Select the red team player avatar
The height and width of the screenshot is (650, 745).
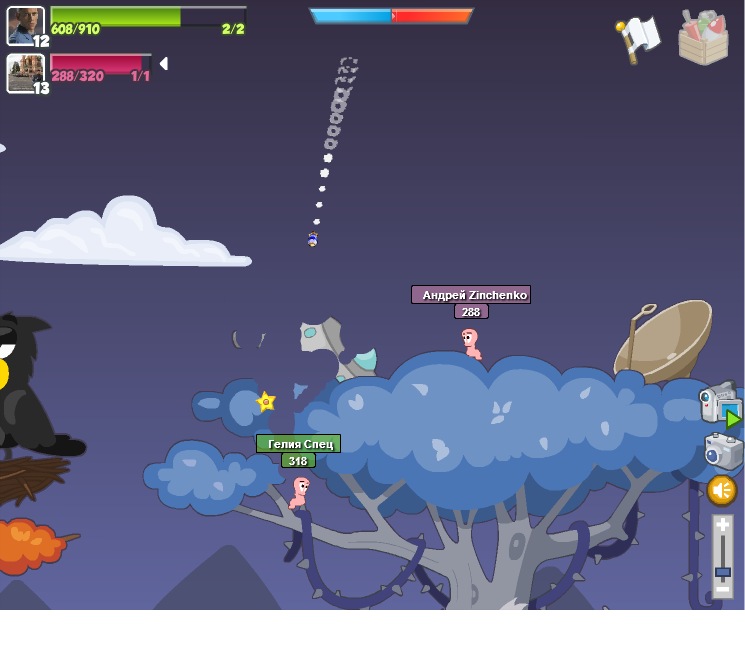(x=25, y=72)
